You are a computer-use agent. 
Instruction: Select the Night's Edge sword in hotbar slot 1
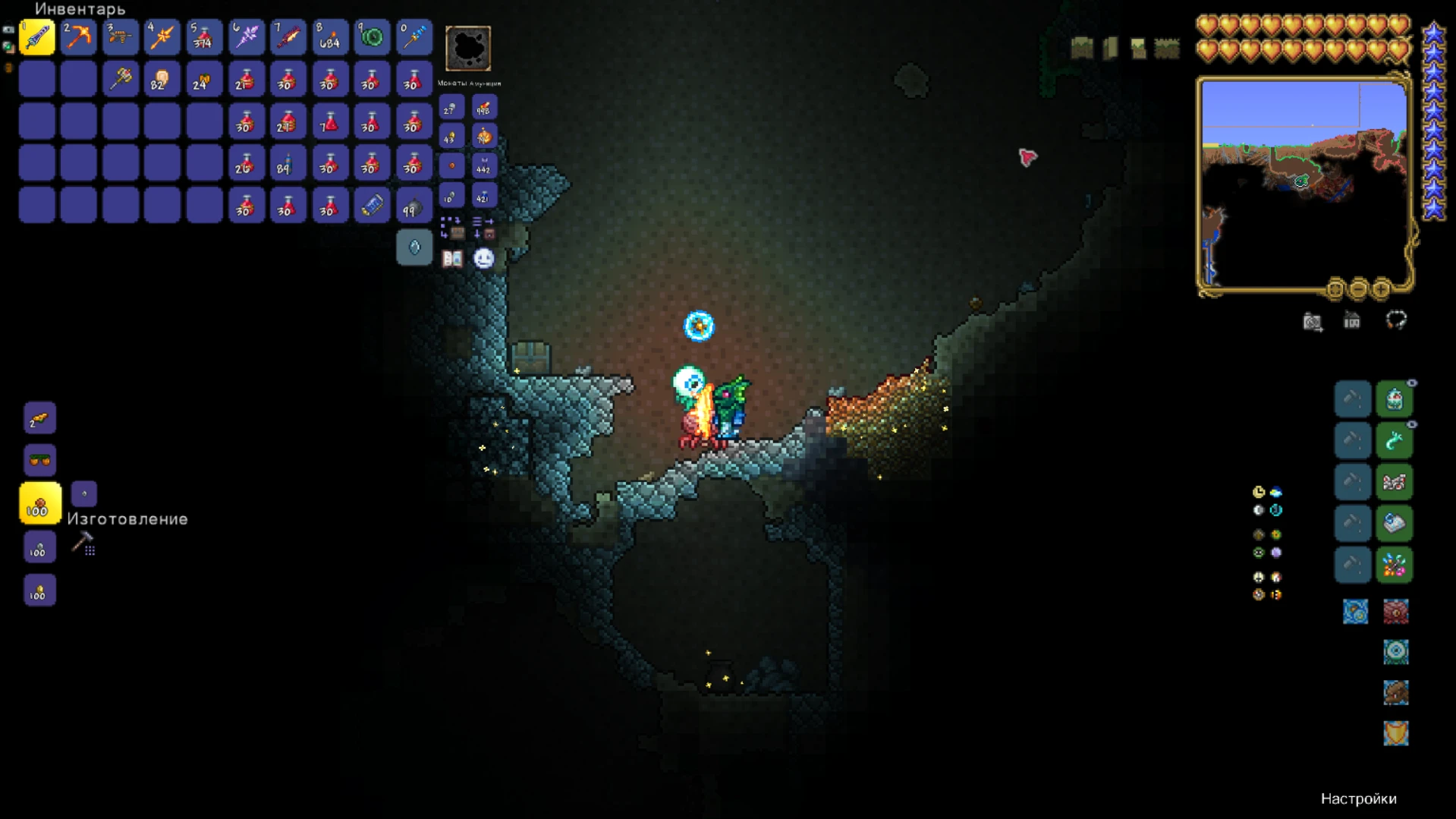(x=36, y=36)
